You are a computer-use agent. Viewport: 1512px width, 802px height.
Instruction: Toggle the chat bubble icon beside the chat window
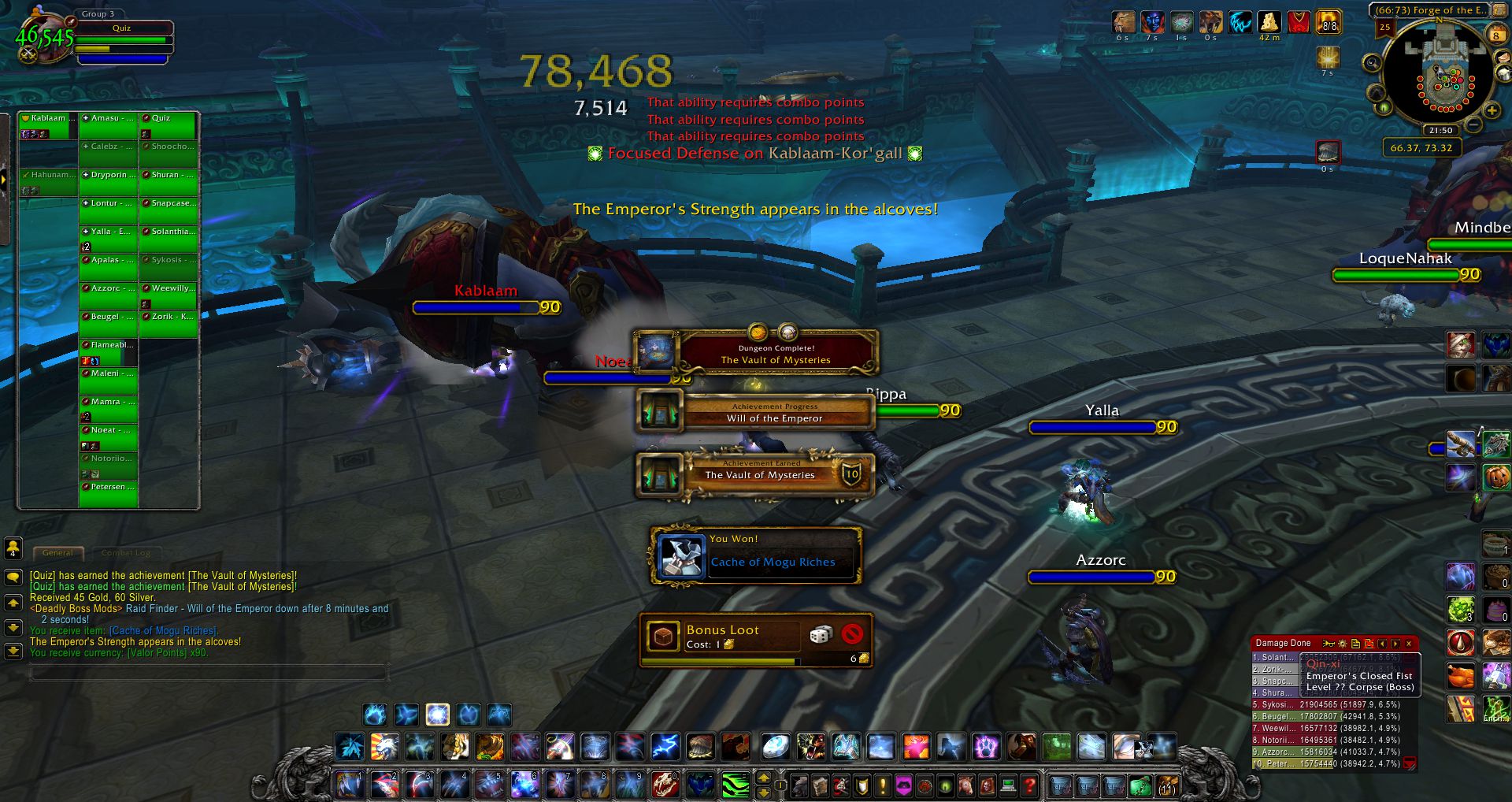tap(13, 577)
